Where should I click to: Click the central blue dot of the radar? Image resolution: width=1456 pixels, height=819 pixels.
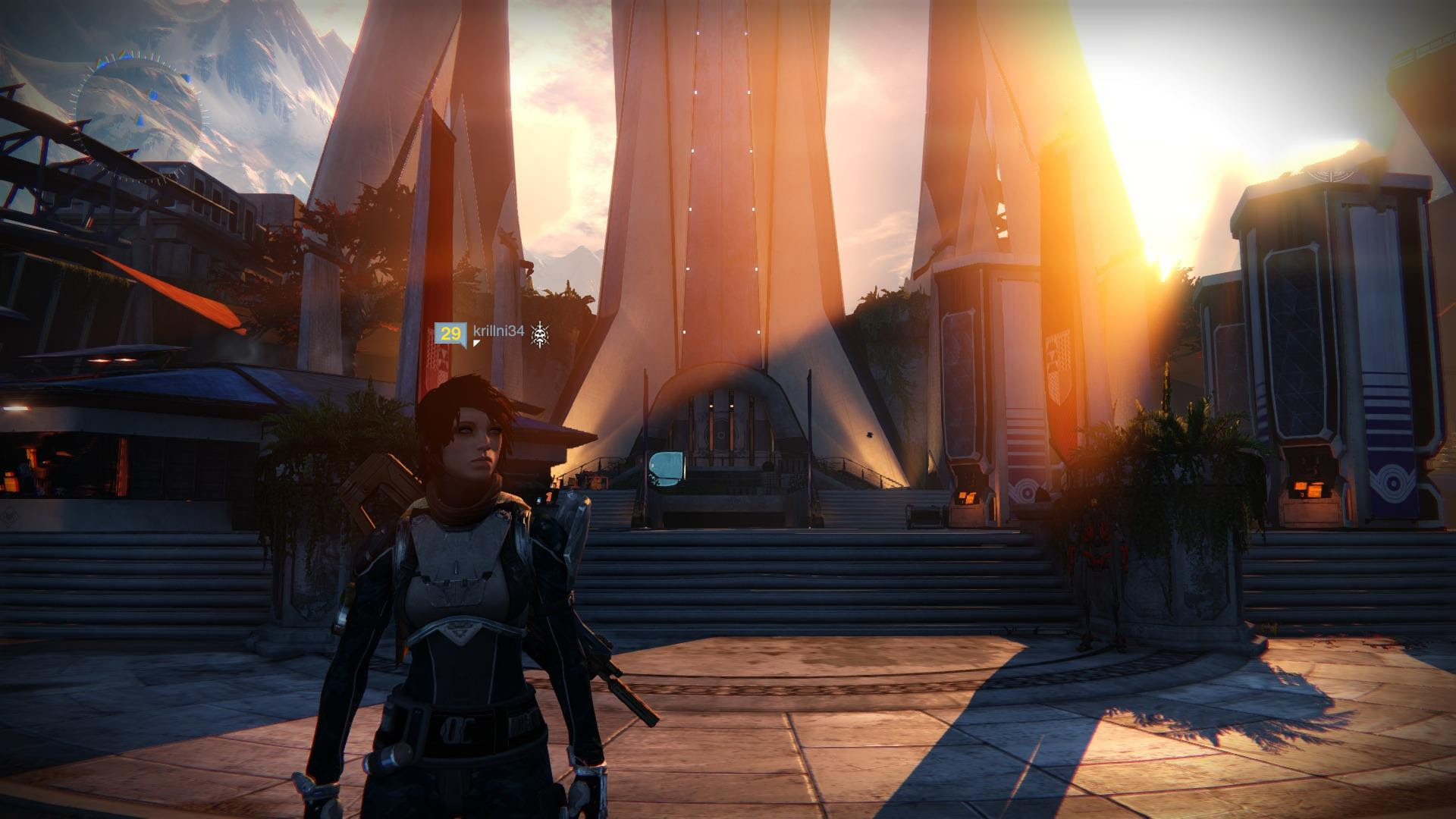point(153,95)
